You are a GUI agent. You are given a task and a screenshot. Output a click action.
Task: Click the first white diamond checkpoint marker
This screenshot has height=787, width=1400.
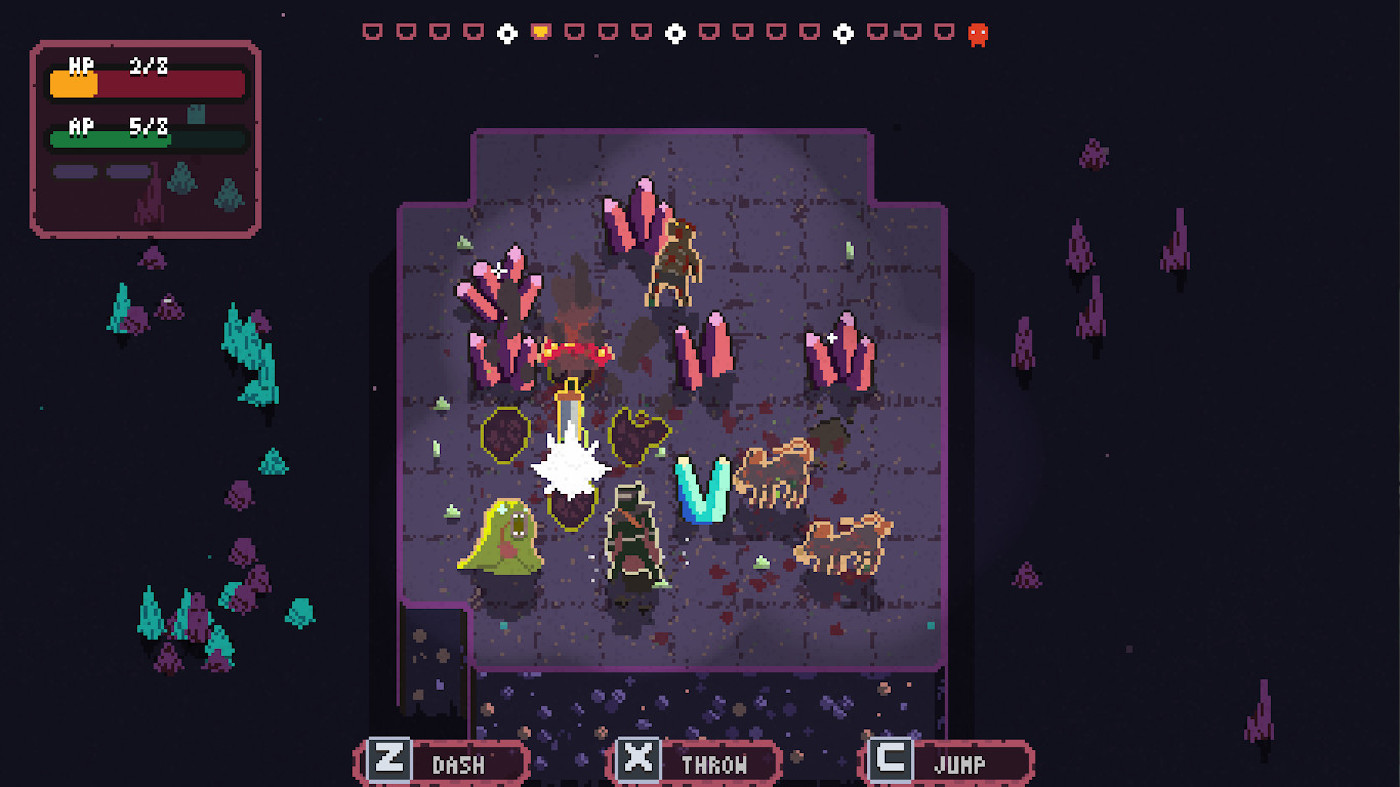coord(505,32)
